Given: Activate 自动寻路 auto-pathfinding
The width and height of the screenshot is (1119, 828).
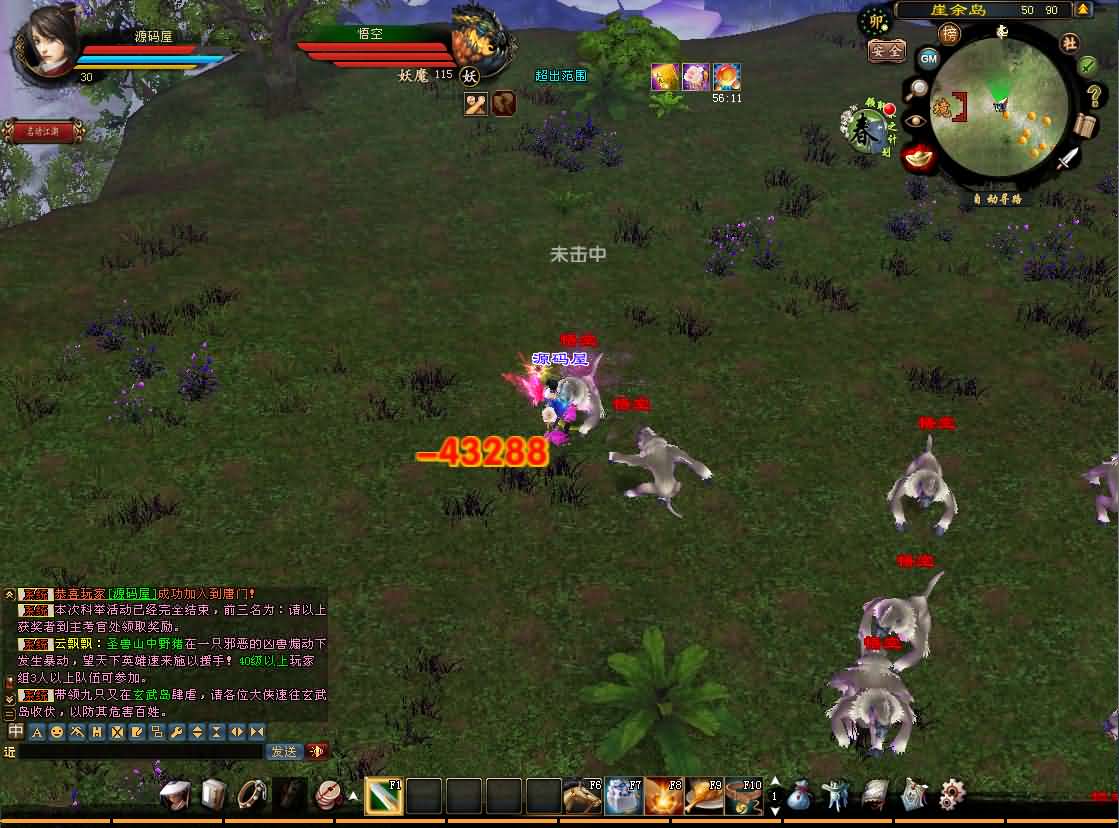Looking at the screenshot, I should pyautogui.click(x=997, y=198).
